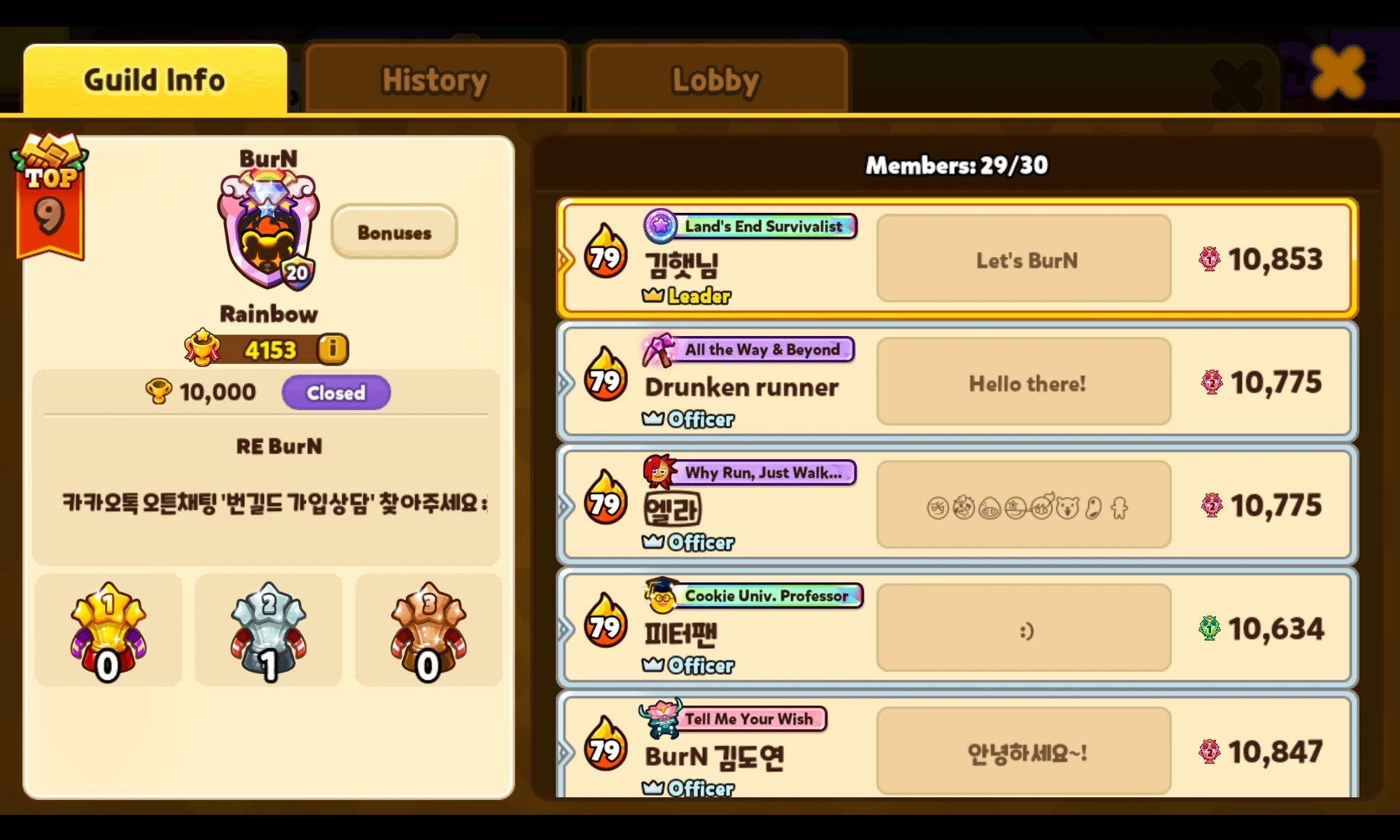The height and width of the screenshot is (840, 1400).
Task: Click 엘라's Why Run, Just Walk badge
Action: pos(766,472)
